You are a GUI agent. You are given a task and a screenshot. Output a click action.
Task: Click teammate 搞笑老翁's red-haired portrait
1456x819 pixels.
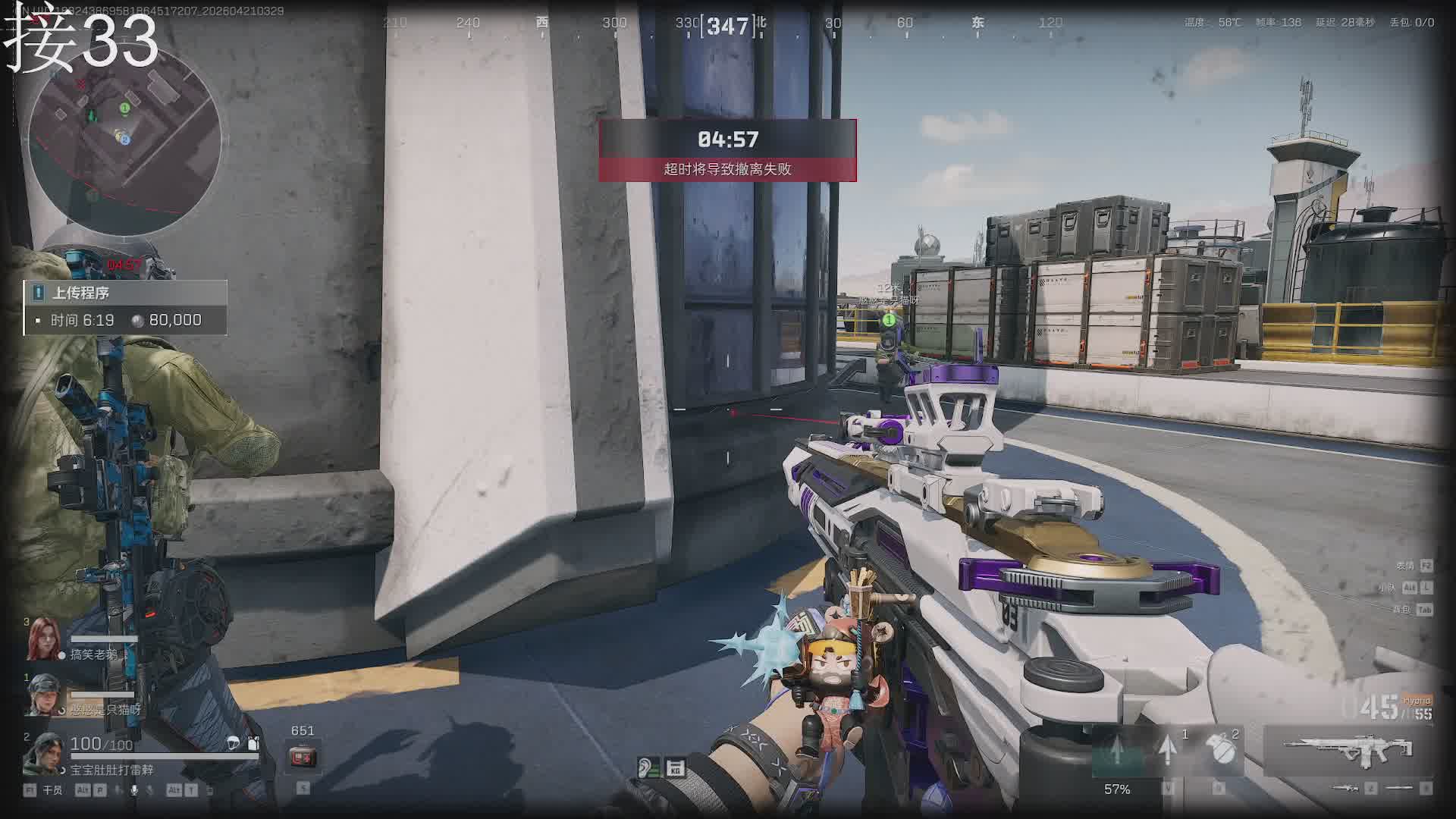(x=42, y=640)
